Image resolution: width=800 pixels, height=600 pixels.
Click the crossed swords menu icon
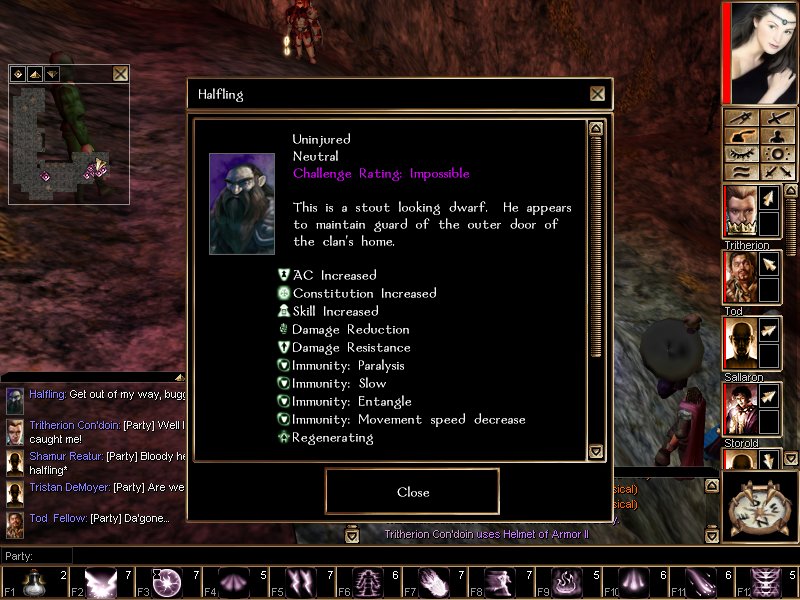tap(777, 172)
